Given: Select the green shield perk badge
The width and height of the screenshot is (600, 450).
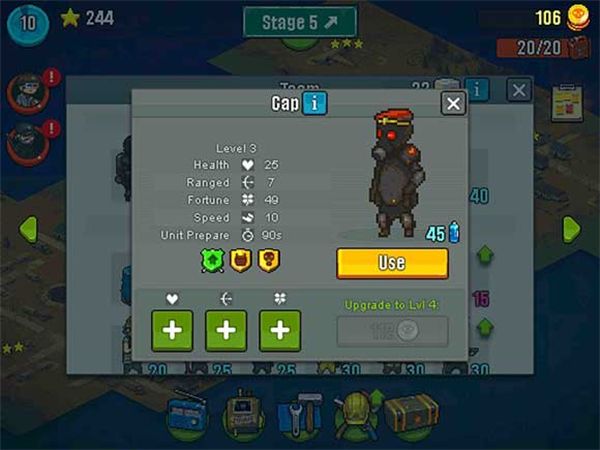Looking at the screenshot, I should point(209,261).
